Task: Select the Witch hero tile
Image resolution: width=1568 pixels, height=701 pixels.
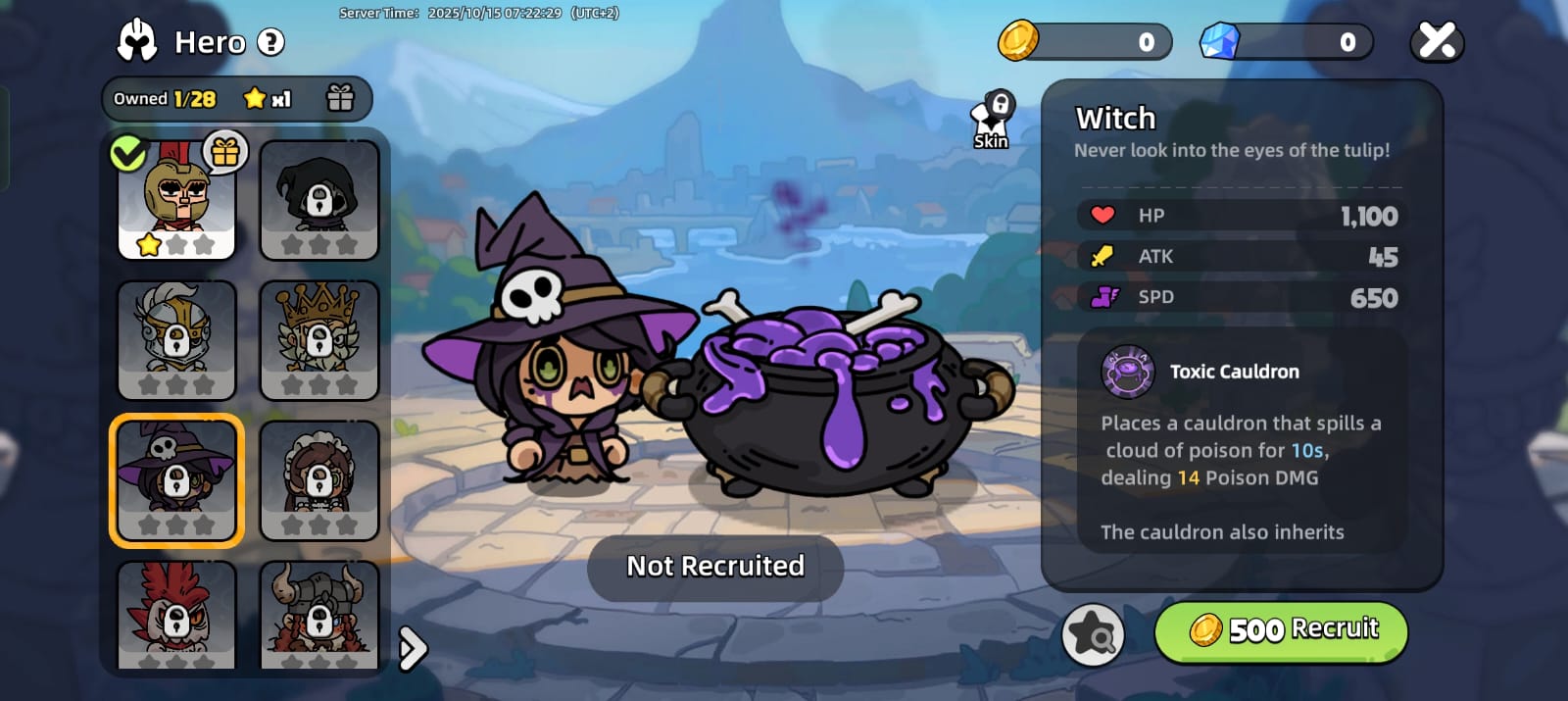Action: coord(176,480)
